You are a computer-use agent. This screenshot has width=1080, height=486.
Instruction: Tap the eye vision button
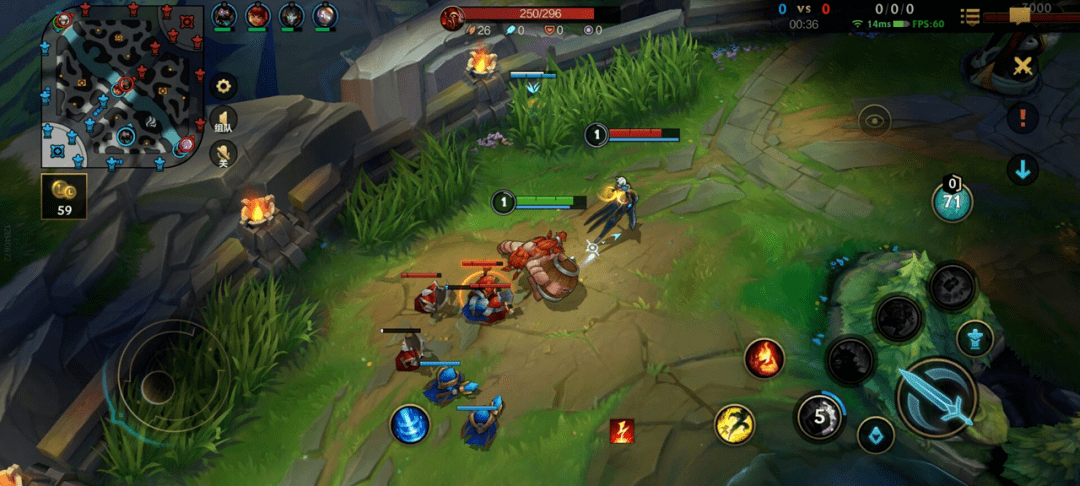[x=874, y=121]
